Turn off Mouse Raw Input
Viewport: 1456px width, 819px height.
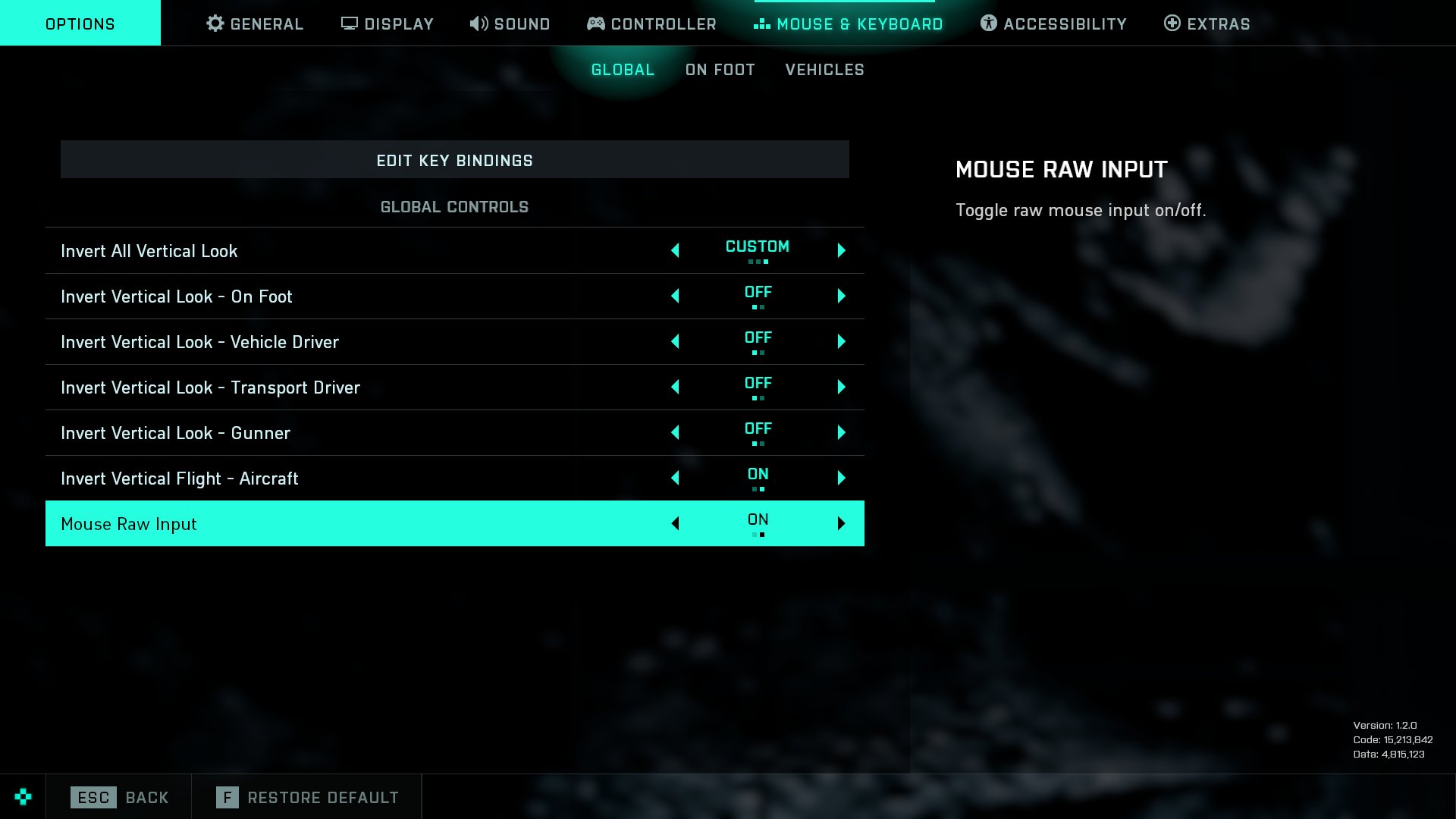pos(675,523)
